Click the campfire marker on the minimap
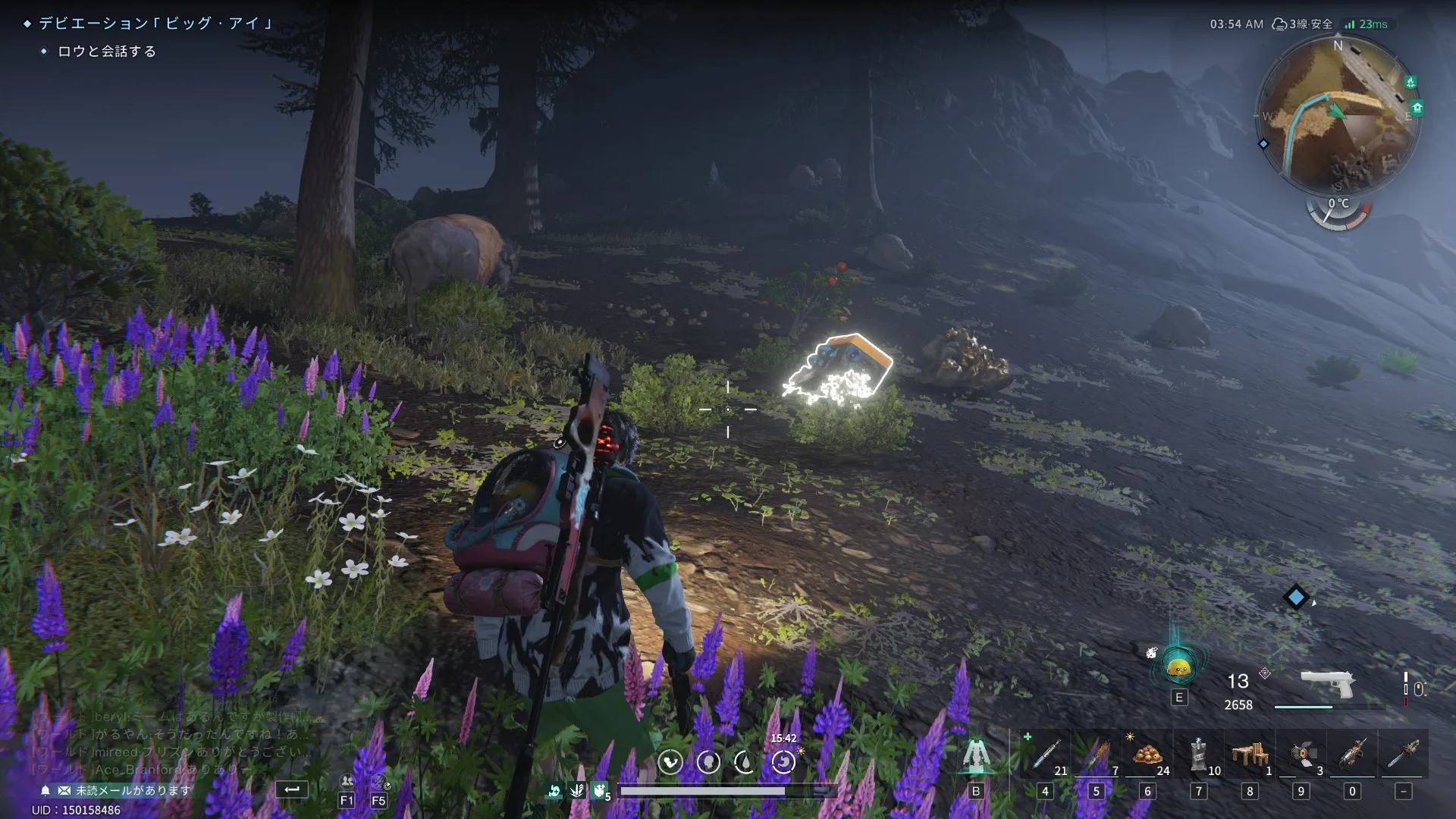 click(1410, 82)
